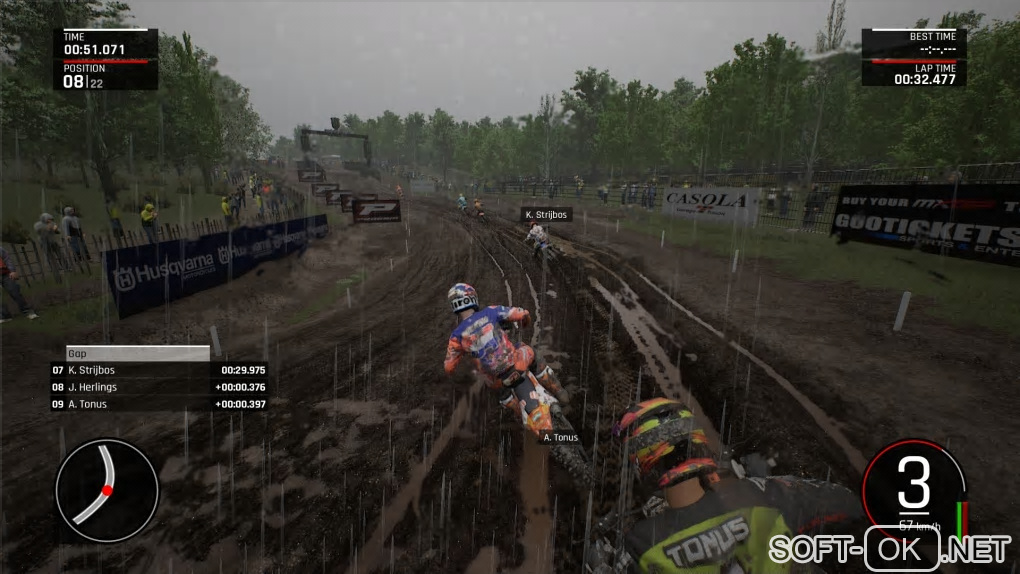
Task: Select A. Tonus row in the Gap list
Action: click(159, 404)
